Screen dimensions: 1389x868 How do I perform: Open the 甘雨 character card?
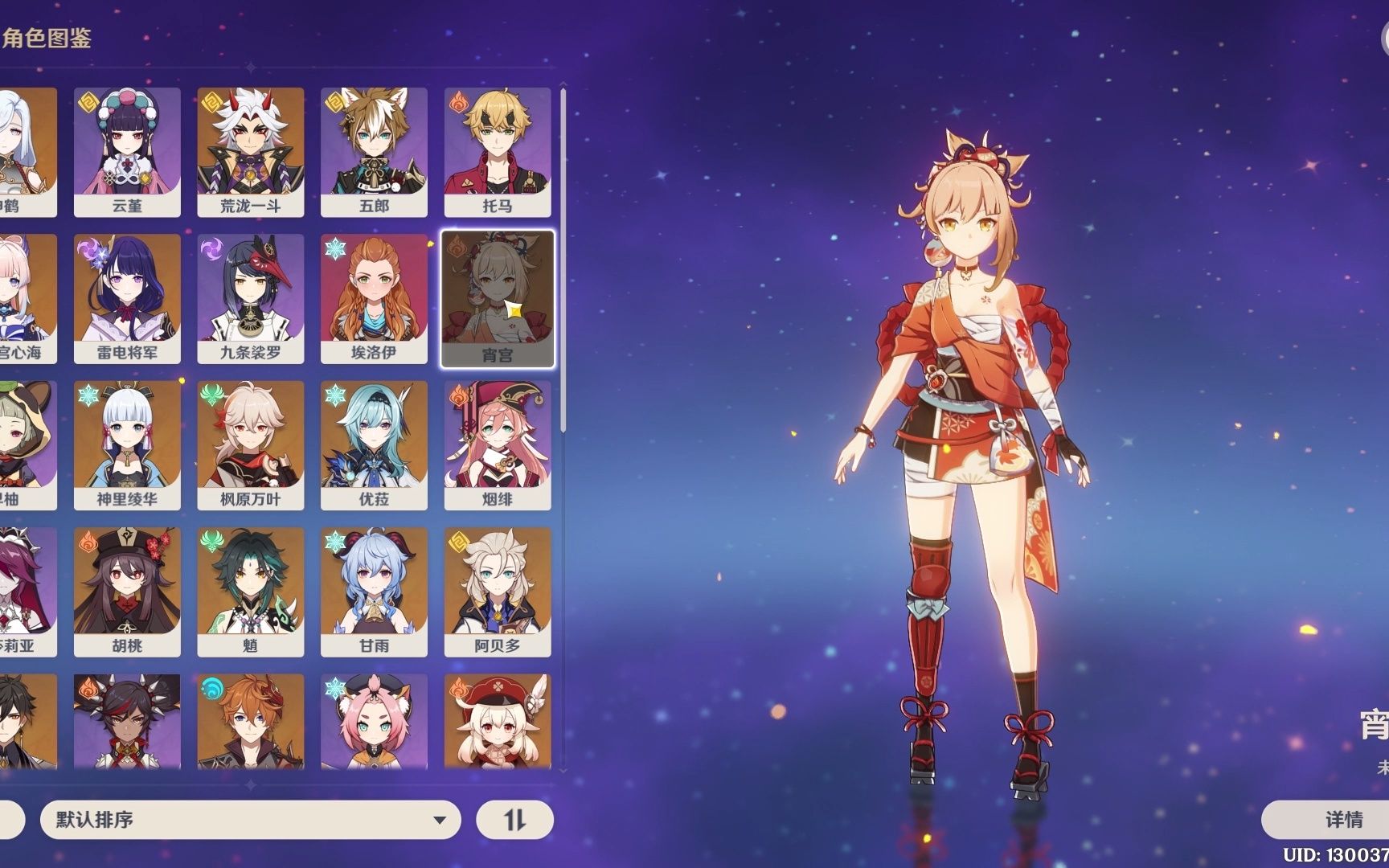[x=374, y=592]
